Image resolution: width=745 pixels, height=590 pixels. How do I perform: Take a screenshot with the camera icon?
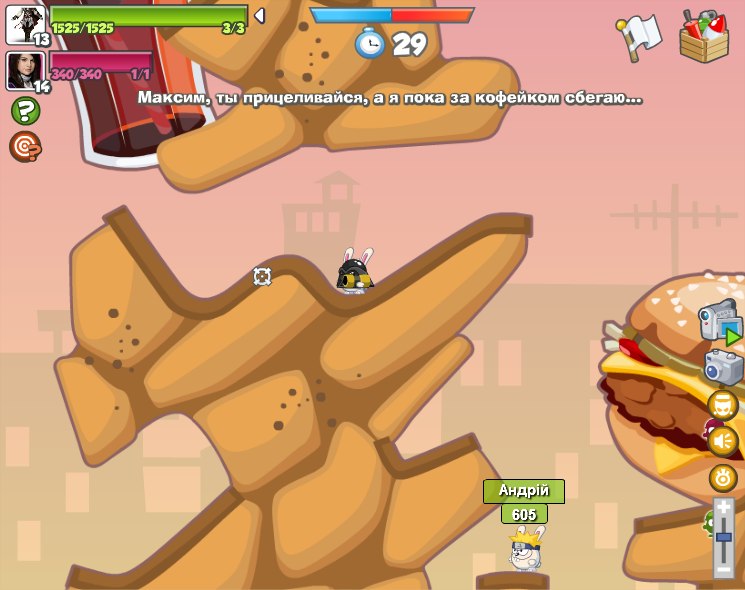click(723, 367)
